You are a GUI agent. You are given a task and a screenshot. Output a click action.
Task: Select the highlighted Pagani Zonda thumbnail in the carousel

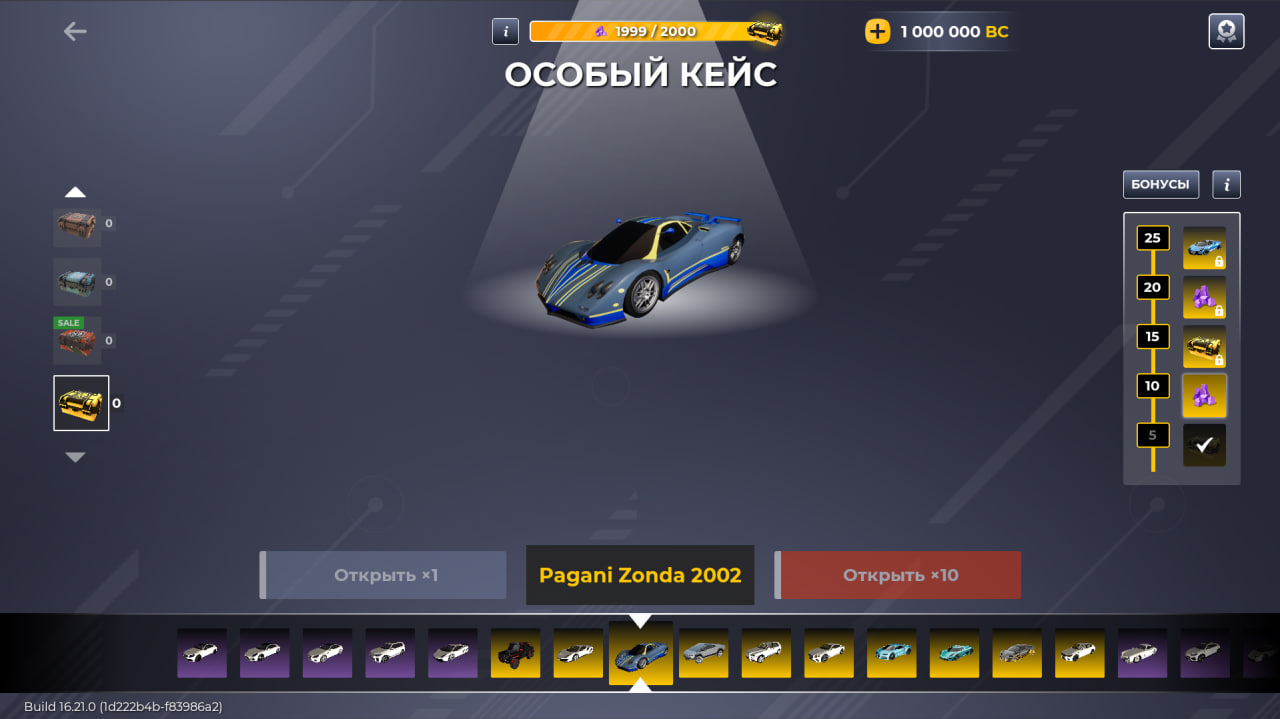[640, 653]
